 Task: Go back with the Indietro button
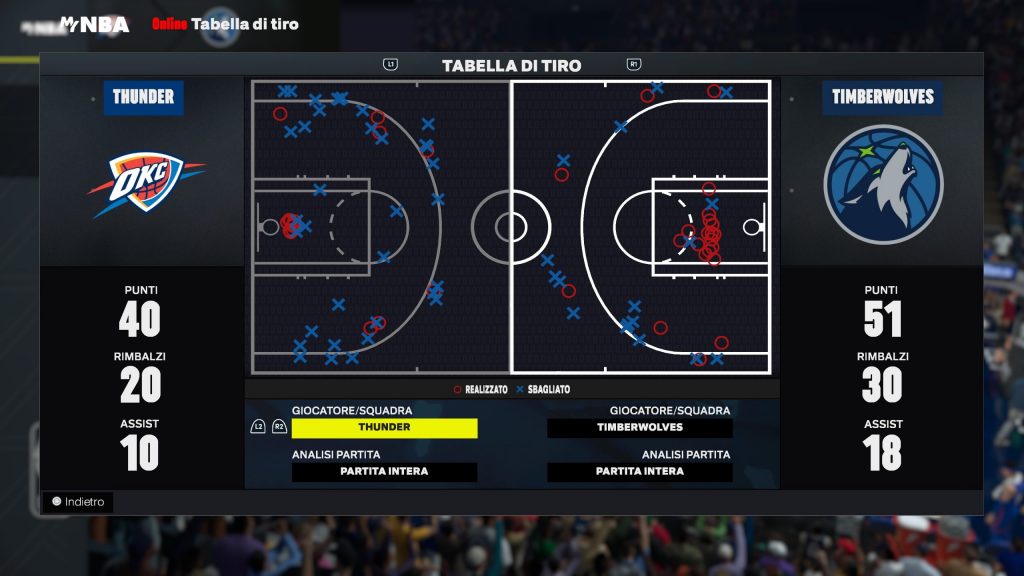coord(78,502)
